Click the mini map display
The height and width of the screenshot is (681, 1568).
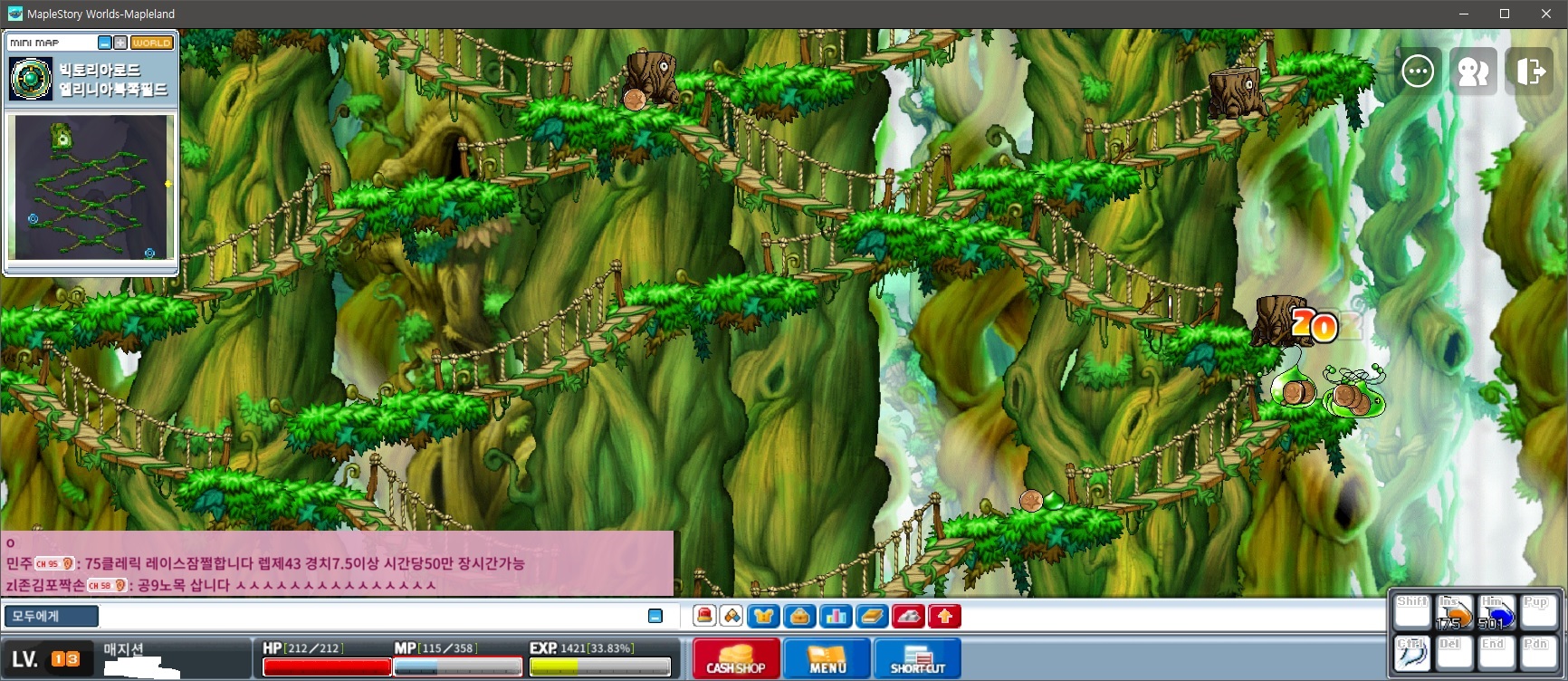tap(91, 187)
